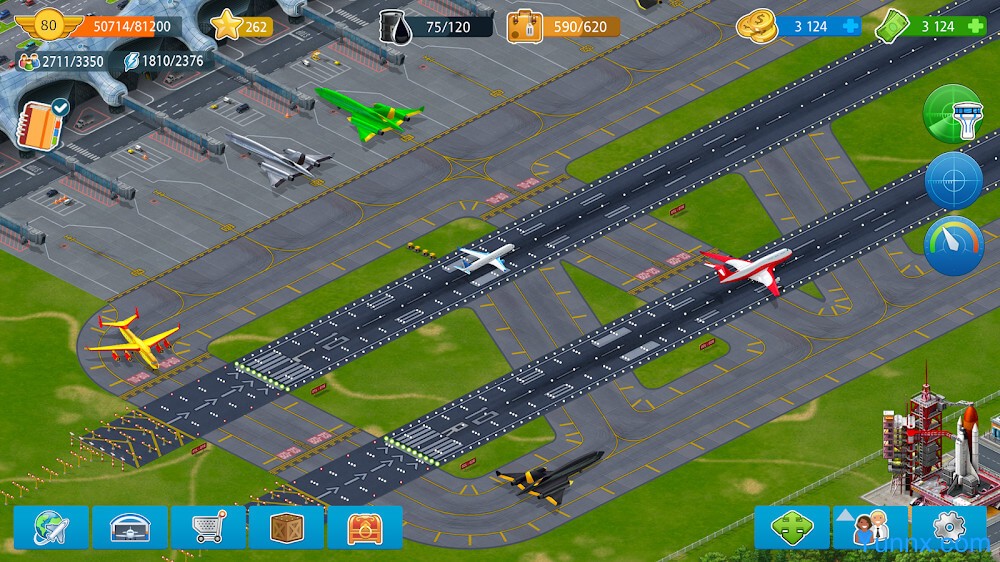Open the wooden crate warehouse
Screen dimensions: 1000x562
pos(286,527)
